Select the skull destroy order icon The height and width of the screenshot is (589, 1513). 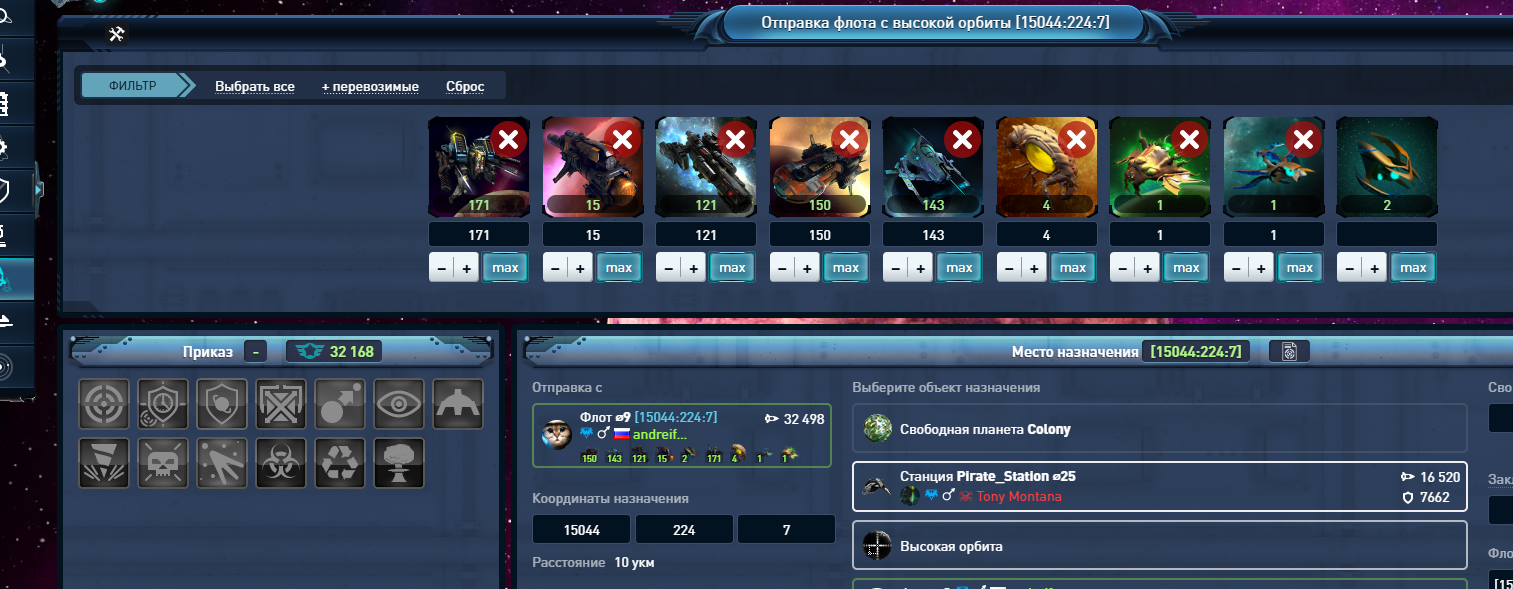click(x=163, y=463)
